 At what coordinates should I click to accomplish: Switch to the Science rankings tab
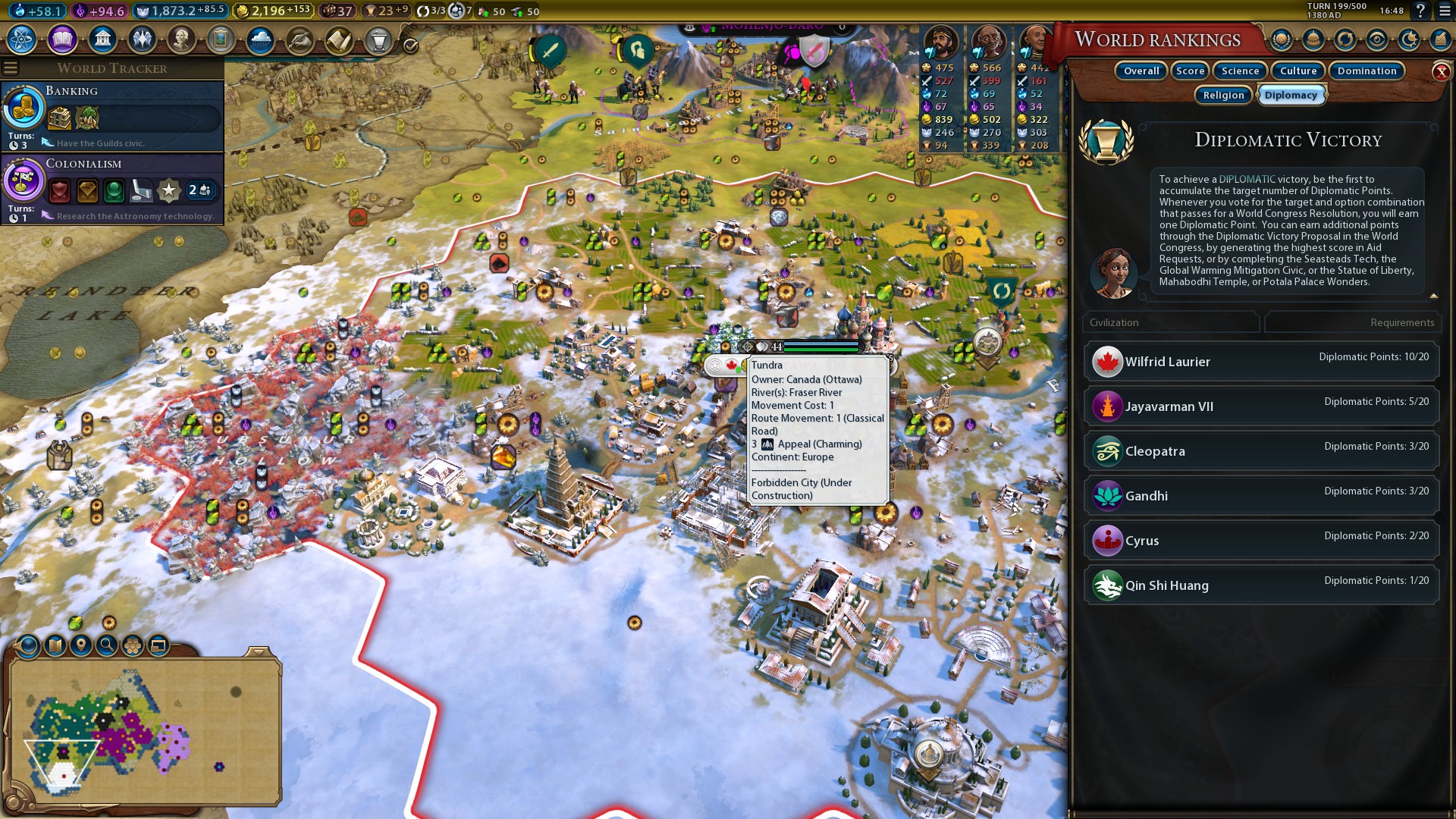pyautogui.click(x=1240, y=71)
